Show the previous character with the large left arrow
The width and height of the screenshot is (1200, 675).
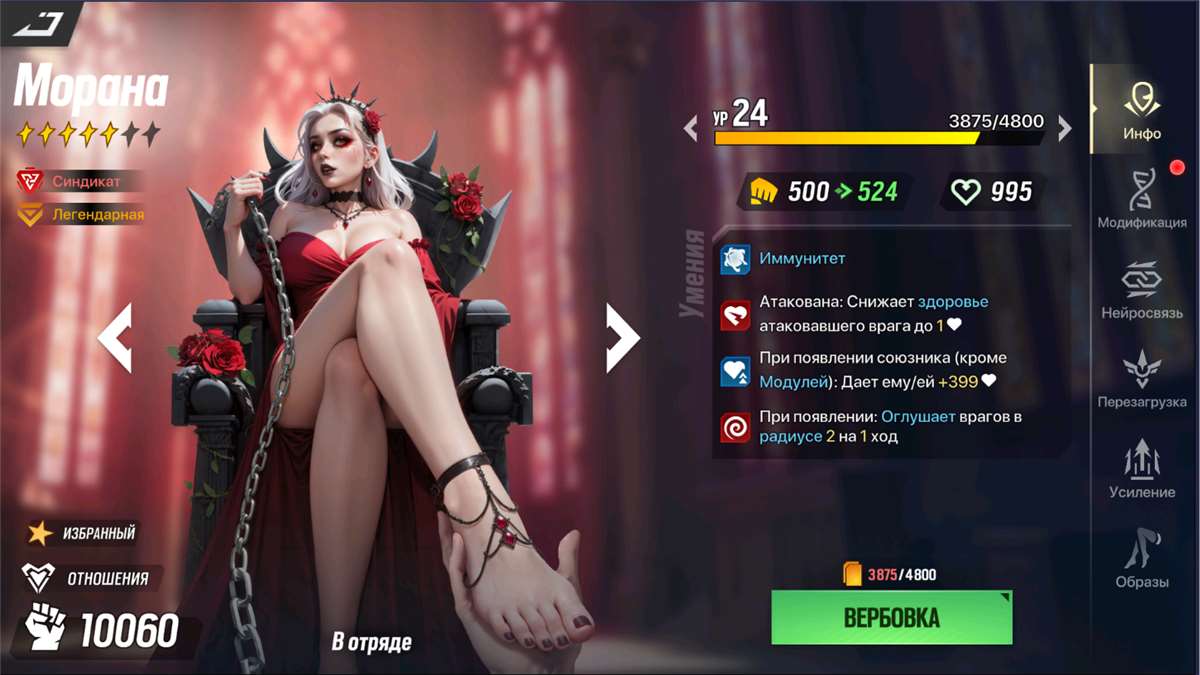coord(115,339)
